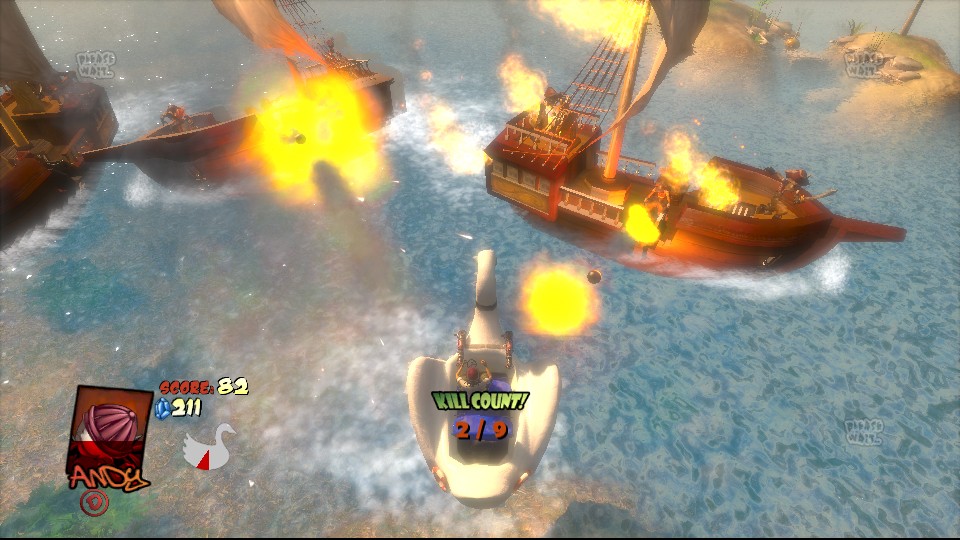Click the blue gem currency icon
960x540 pixels.
[164, 407]
